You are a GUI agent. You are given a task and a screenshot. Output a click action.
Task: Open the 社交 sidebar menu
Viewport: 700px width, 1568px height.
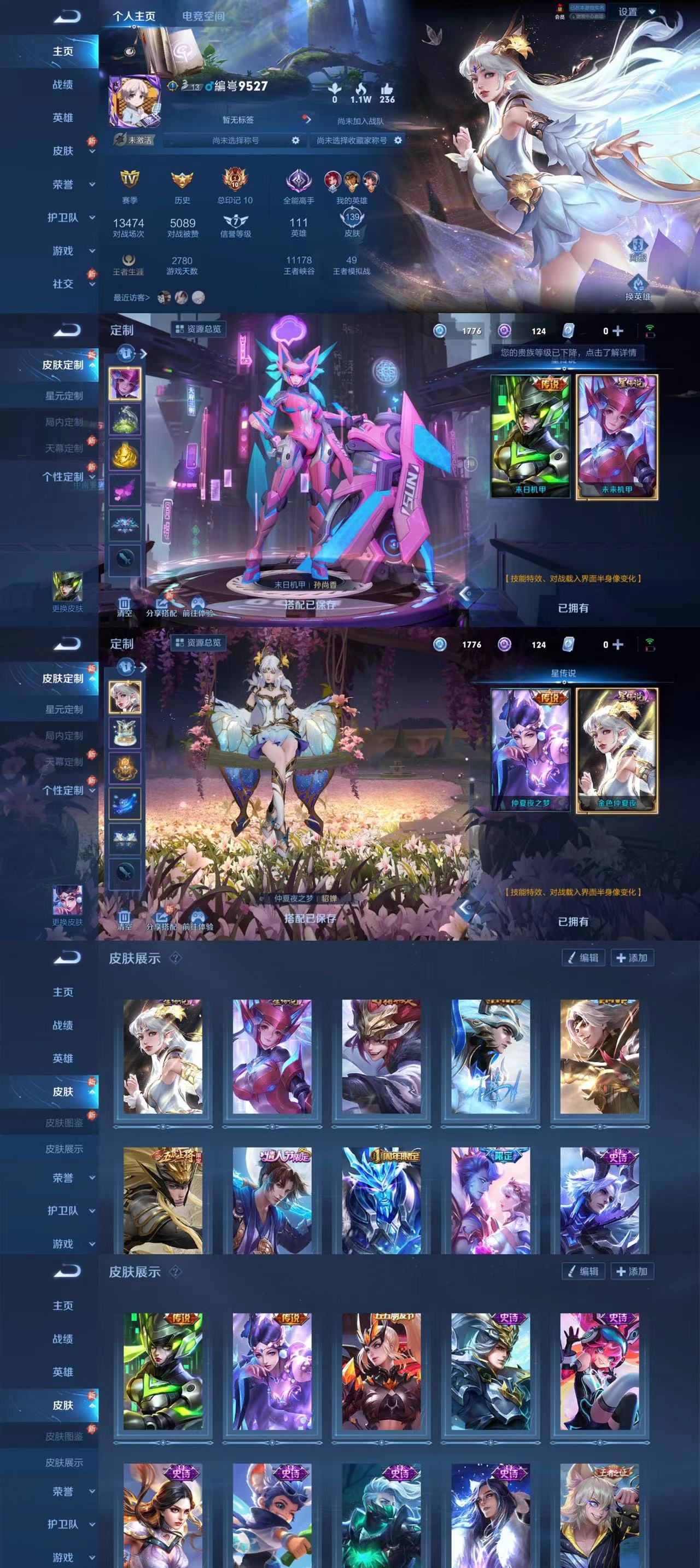[x=63, y=284]
